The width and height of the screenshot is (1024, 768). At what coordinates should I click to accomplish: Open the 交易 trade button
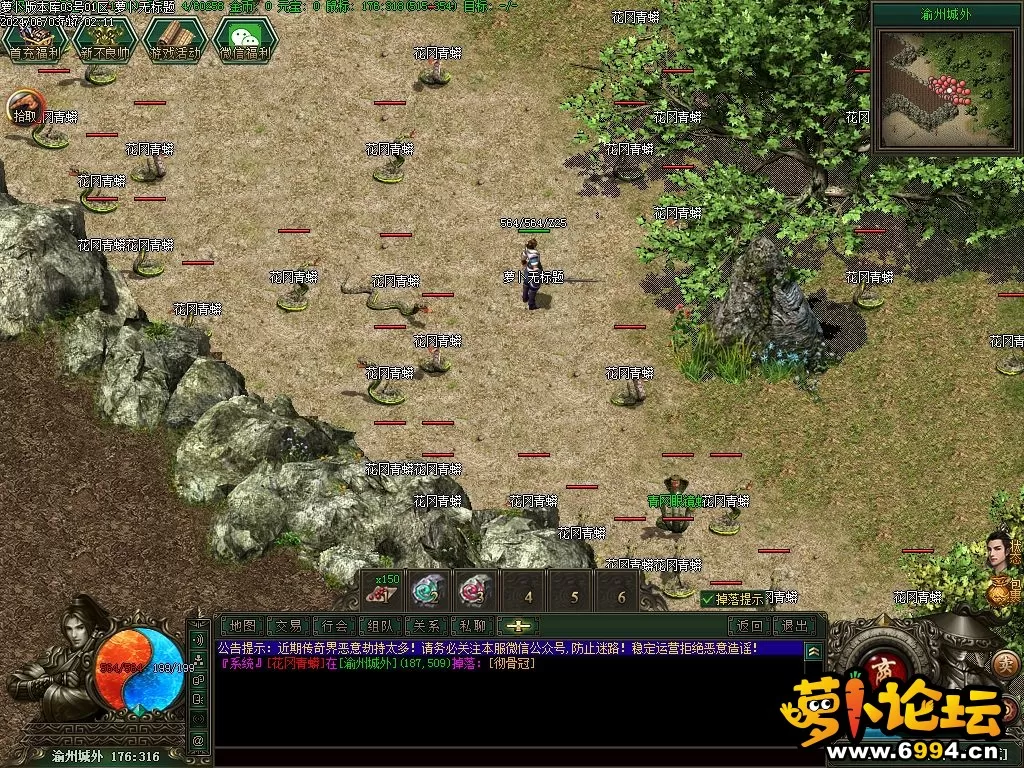(290, 626)
